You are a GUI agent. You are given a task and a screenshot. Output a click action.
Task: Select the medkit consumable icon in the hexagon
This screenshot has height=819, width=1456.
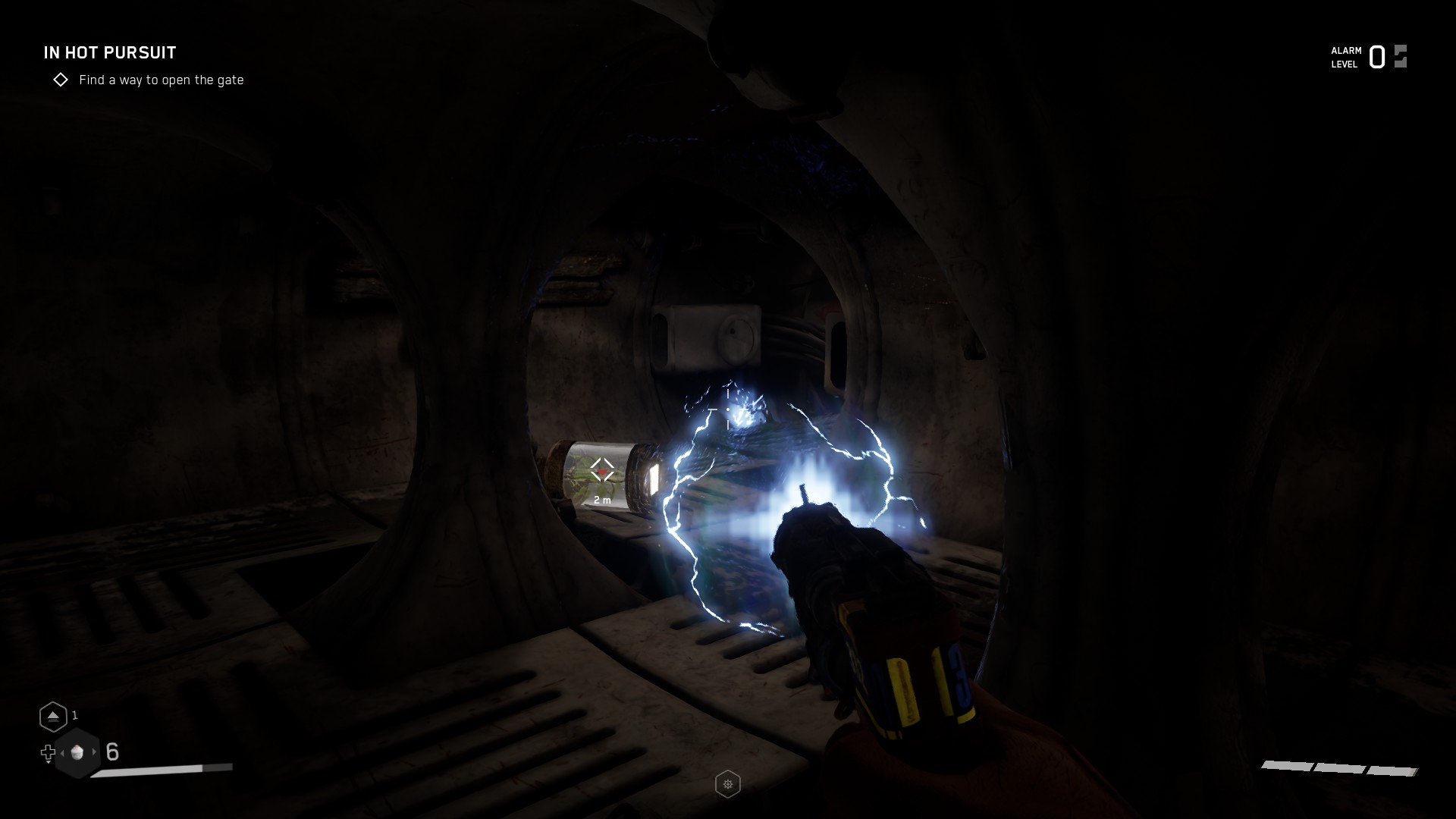(78, 752)
